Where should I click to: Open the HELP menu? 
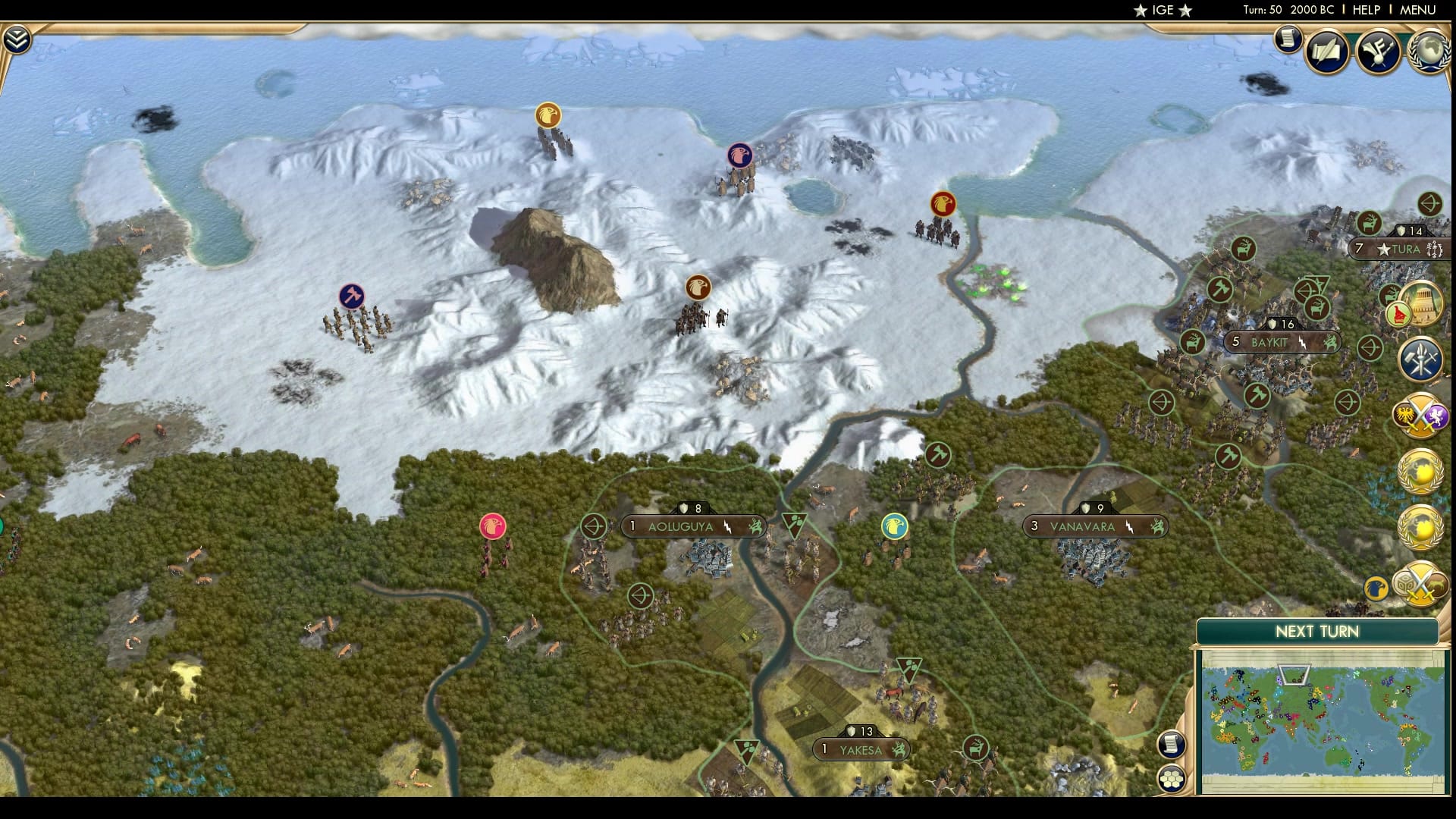pos(1365,10)
